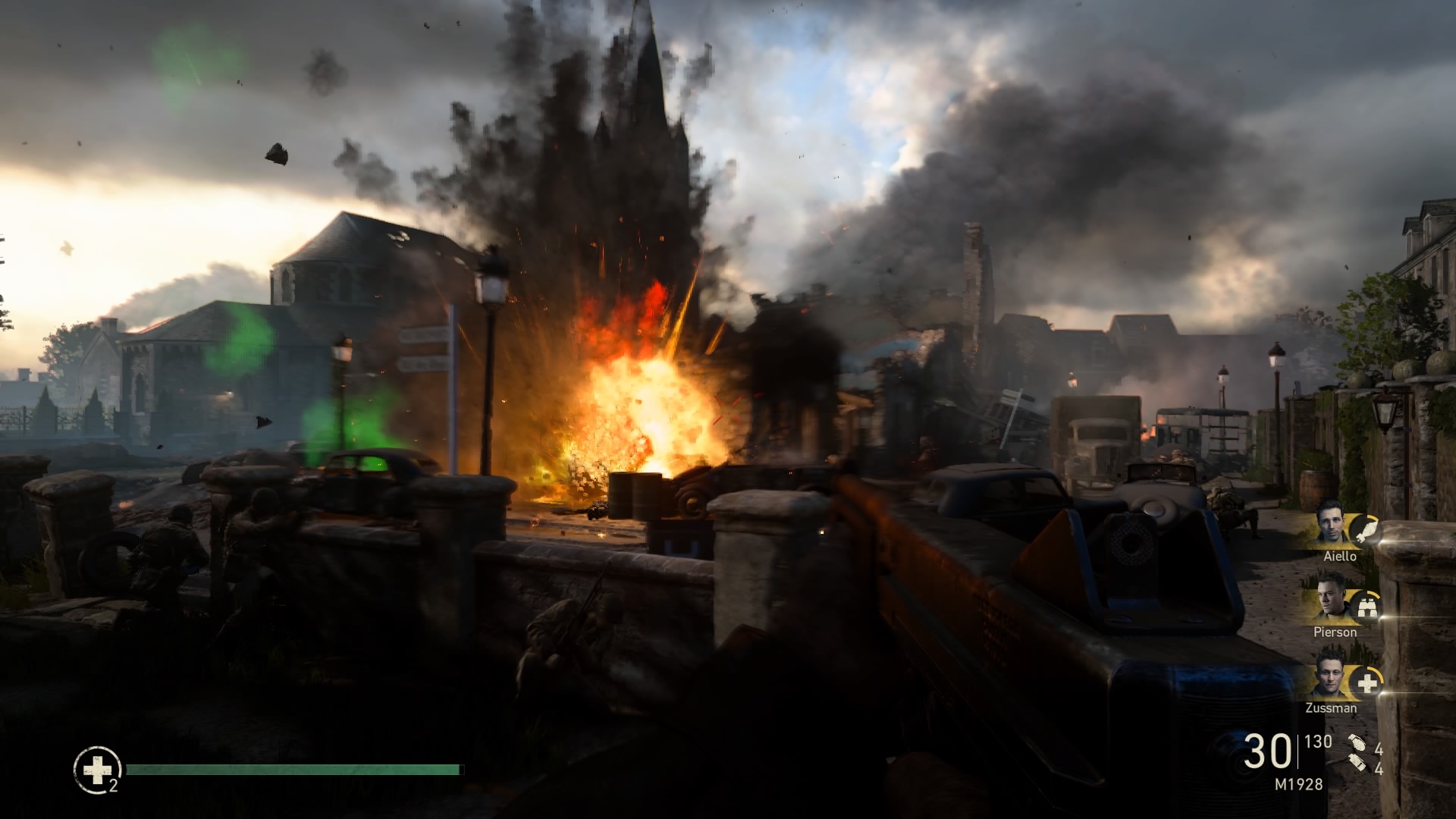Activate Pierson's binoculars spotting ability
This screenshot has height=819, width=1456.
coord(1366,606)
